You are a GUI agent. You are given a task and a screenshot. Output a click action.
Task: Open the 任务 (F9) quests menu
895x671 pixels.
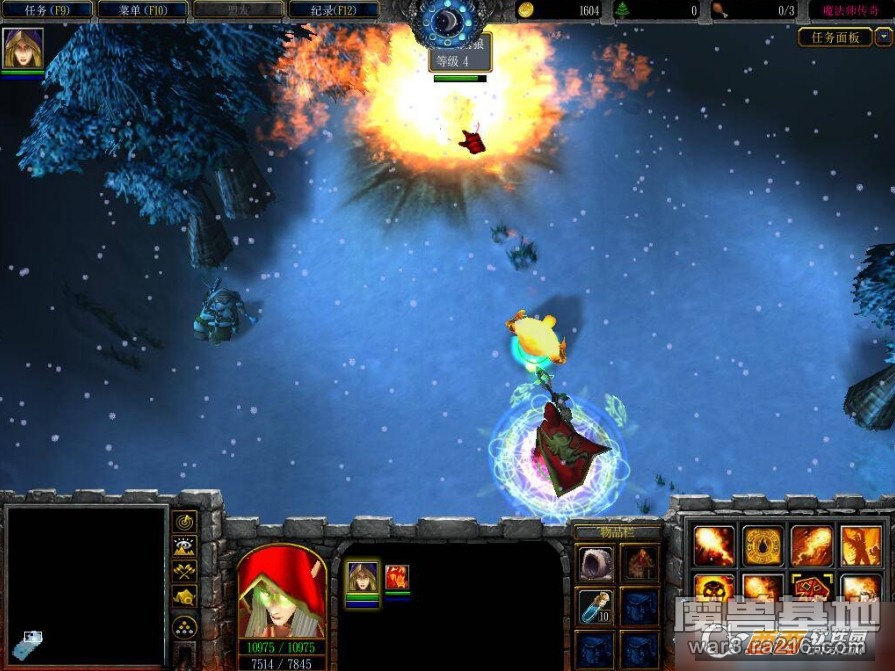[x=46, y=10]
